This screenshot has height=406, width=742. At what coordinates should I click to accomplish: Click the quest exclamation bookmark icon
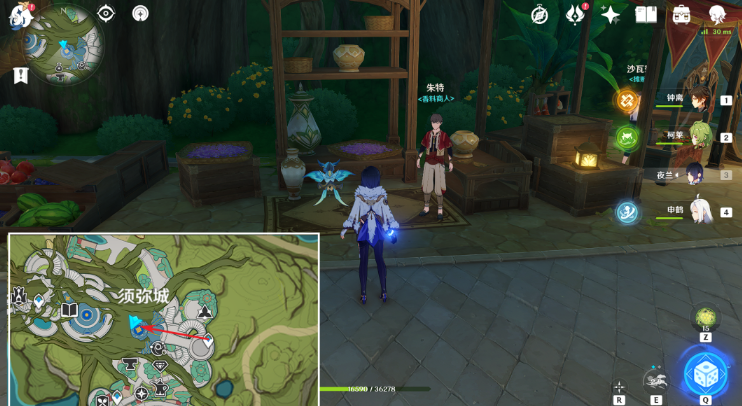tap(21, 76)
